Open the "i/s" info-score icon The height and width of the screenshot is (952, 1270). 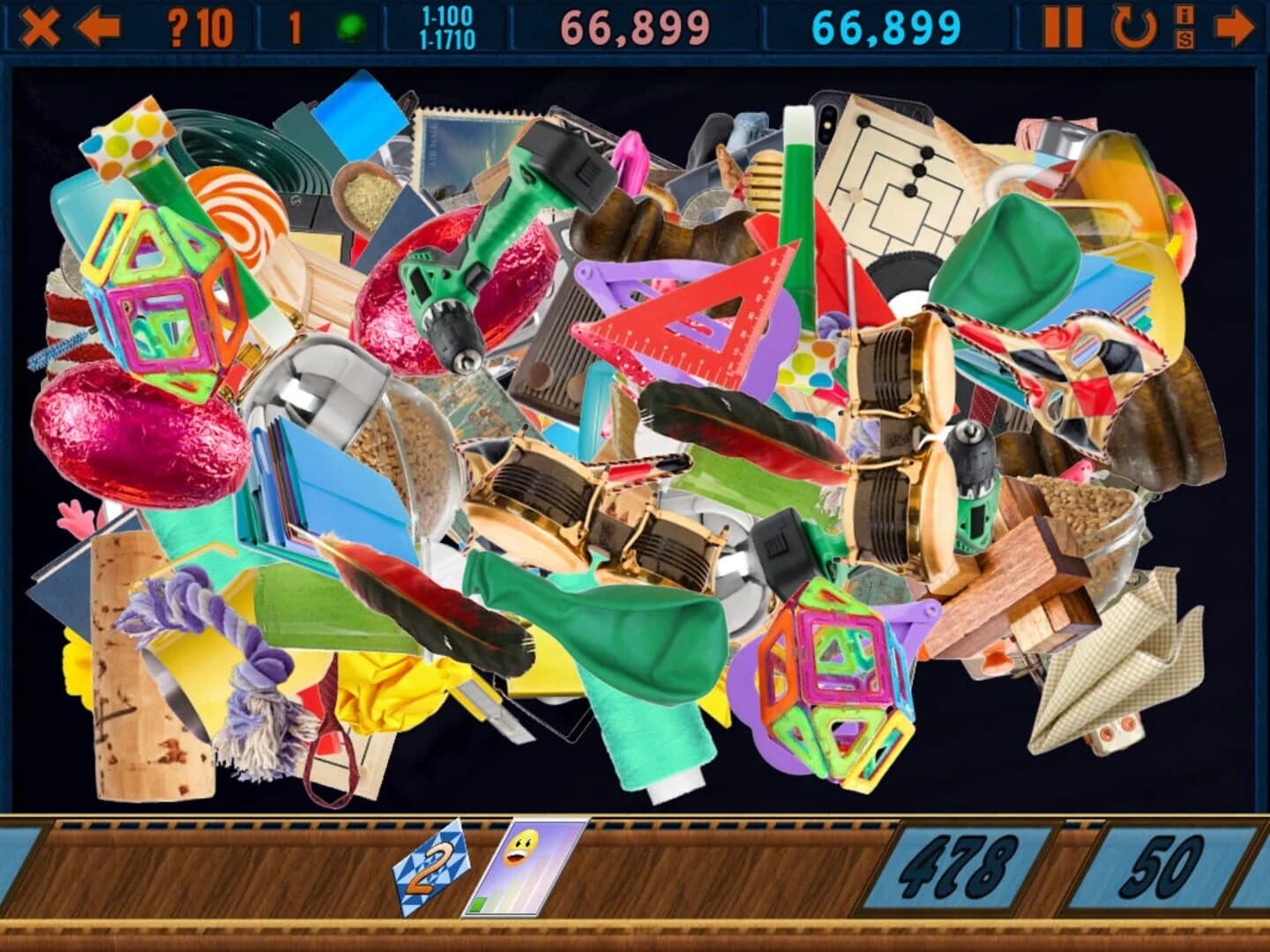point(1184,26)
